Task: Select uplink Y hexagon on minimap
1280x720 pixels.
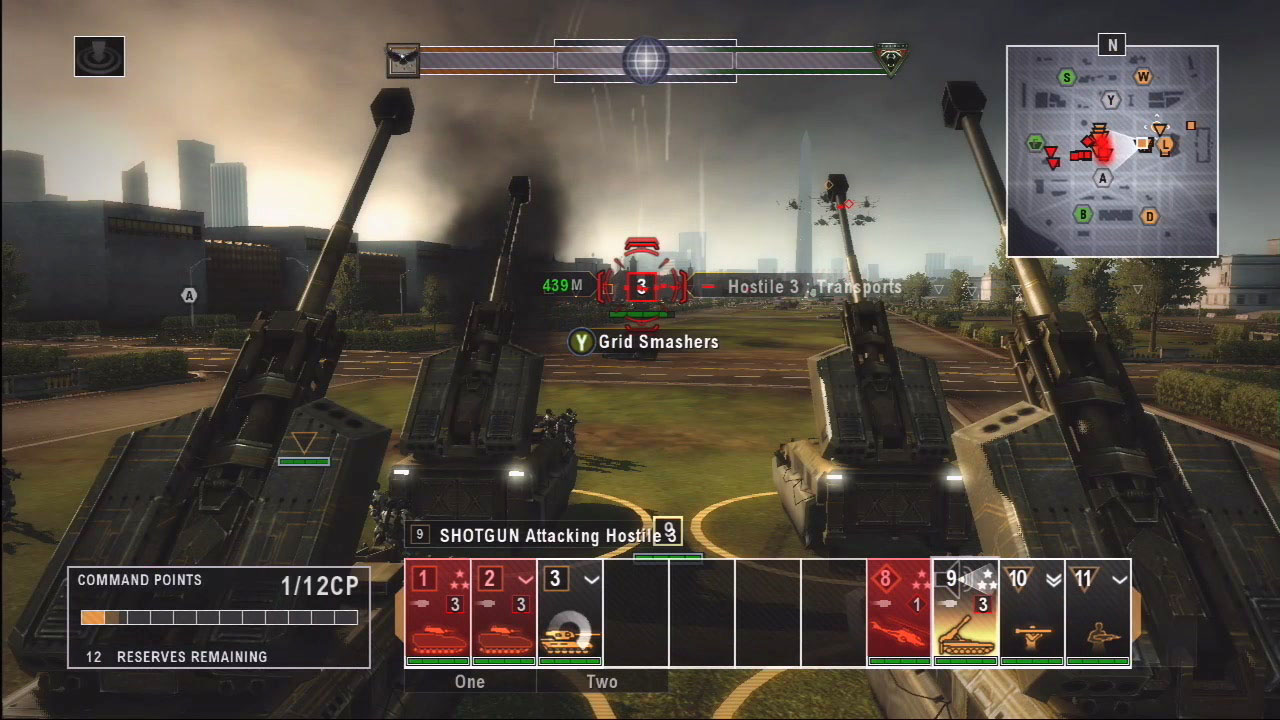Action: point(1110,99)
